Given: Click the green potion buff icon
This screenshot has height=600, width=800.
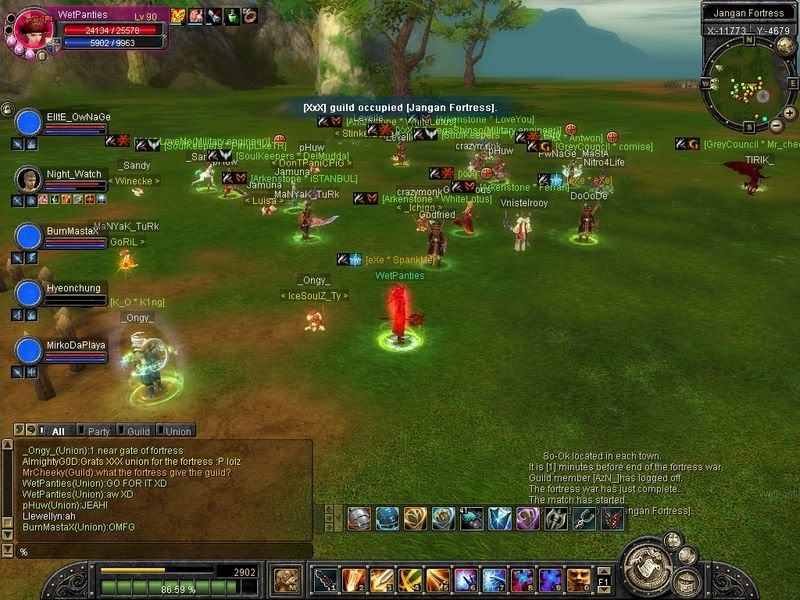Looking at the screenshot, I should coord(231,15).
